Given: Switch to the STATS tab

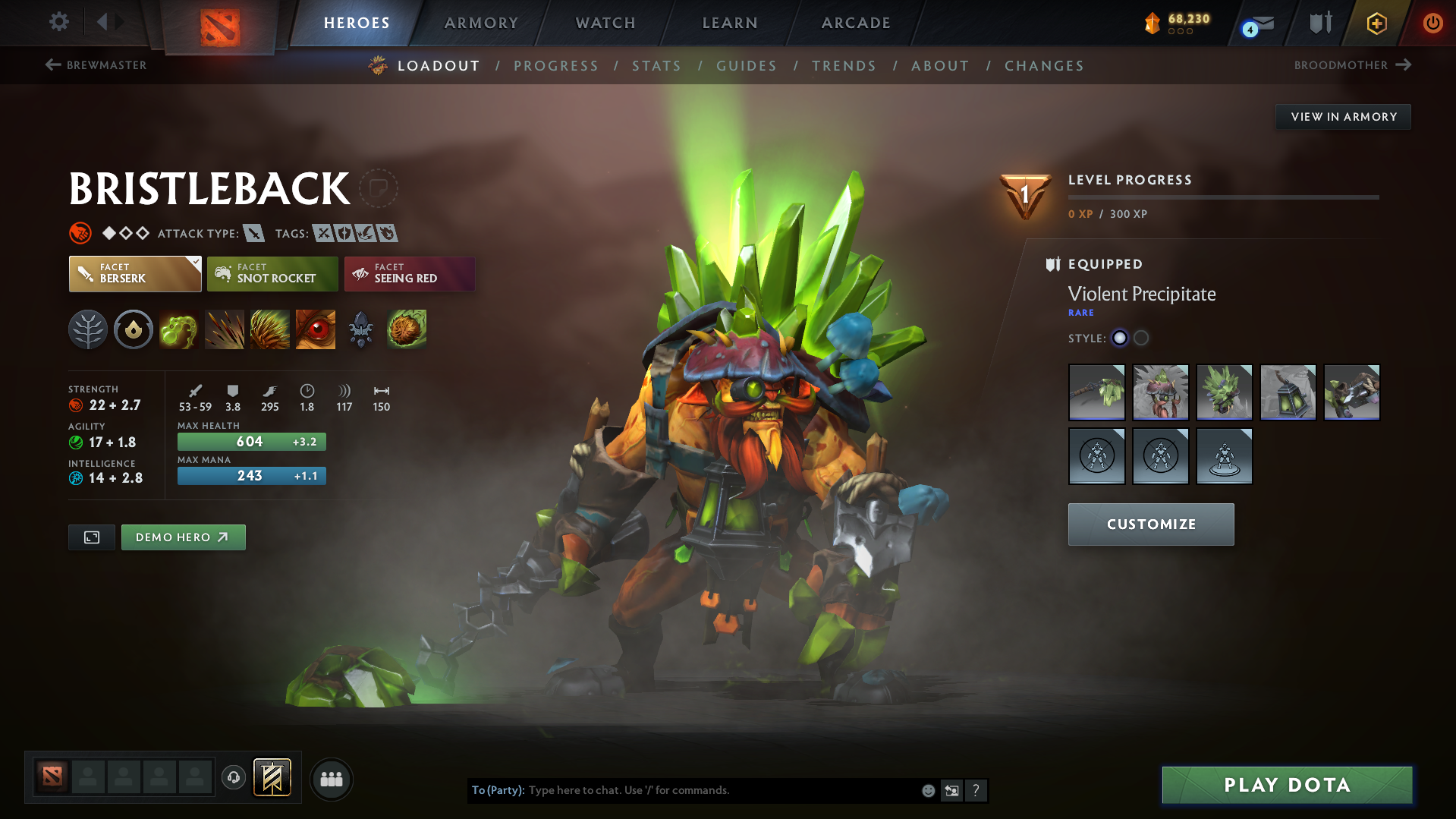Looking at the screenshot, I should click(x=656, y=66).
